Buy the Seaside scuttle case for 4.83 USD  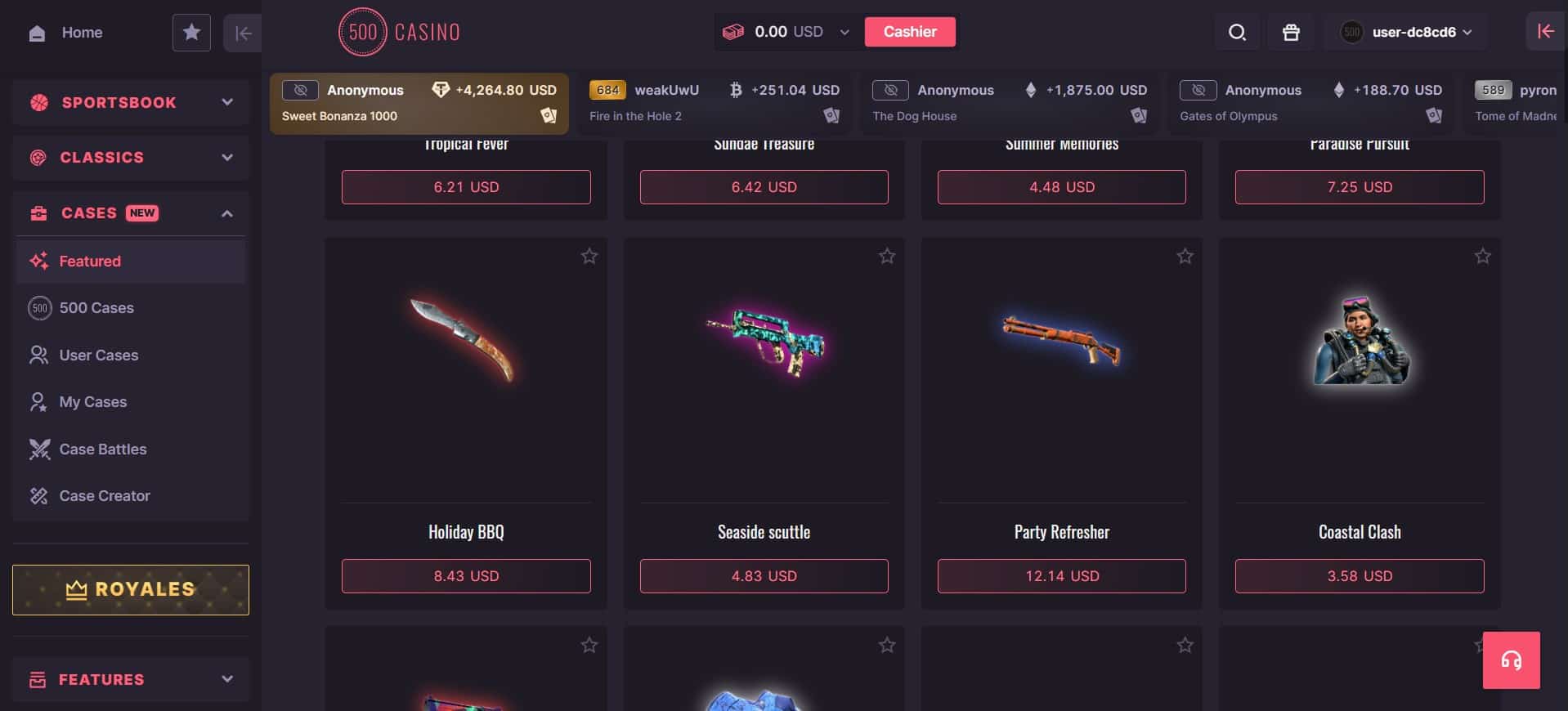pos(764,576)
